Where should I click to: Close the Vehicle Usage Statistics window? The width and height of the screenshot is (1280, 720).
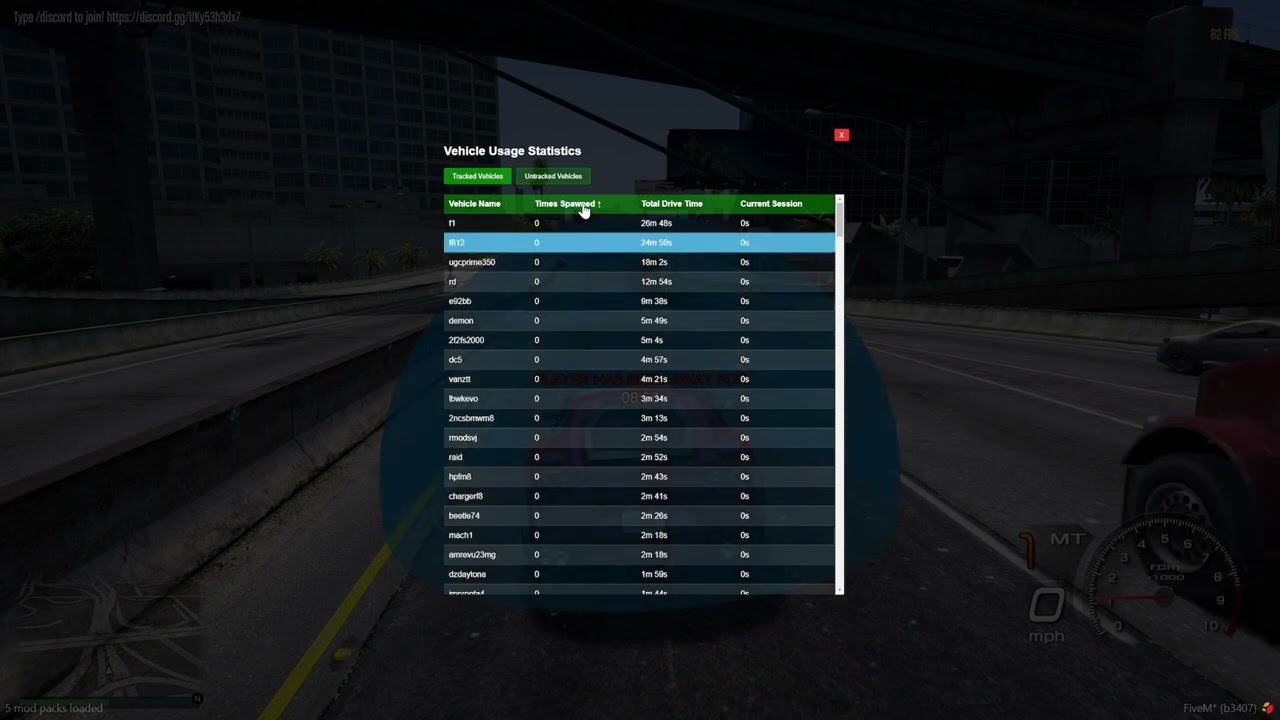841,134
